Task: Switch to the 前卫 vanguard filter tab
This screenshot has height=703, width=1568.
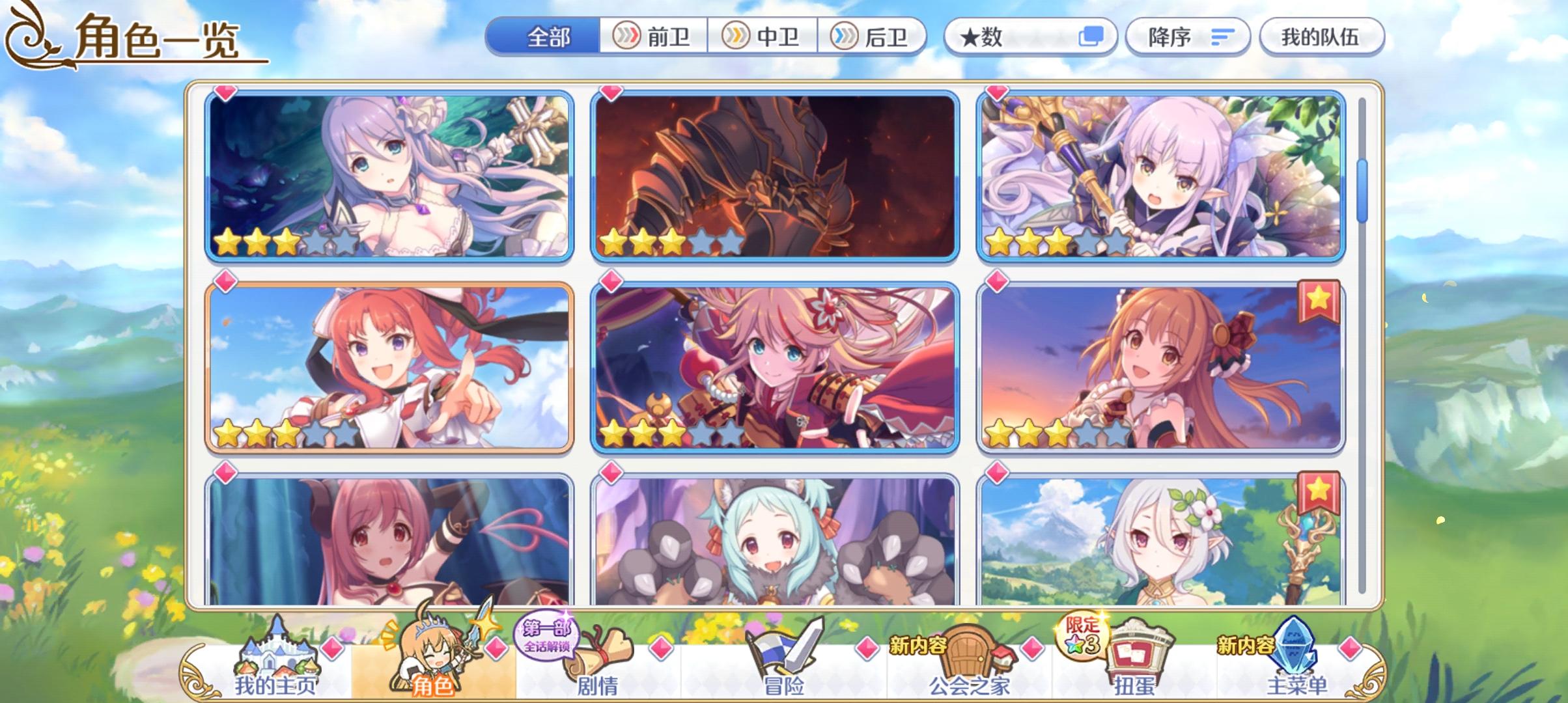Action: (x=654, y=37)
